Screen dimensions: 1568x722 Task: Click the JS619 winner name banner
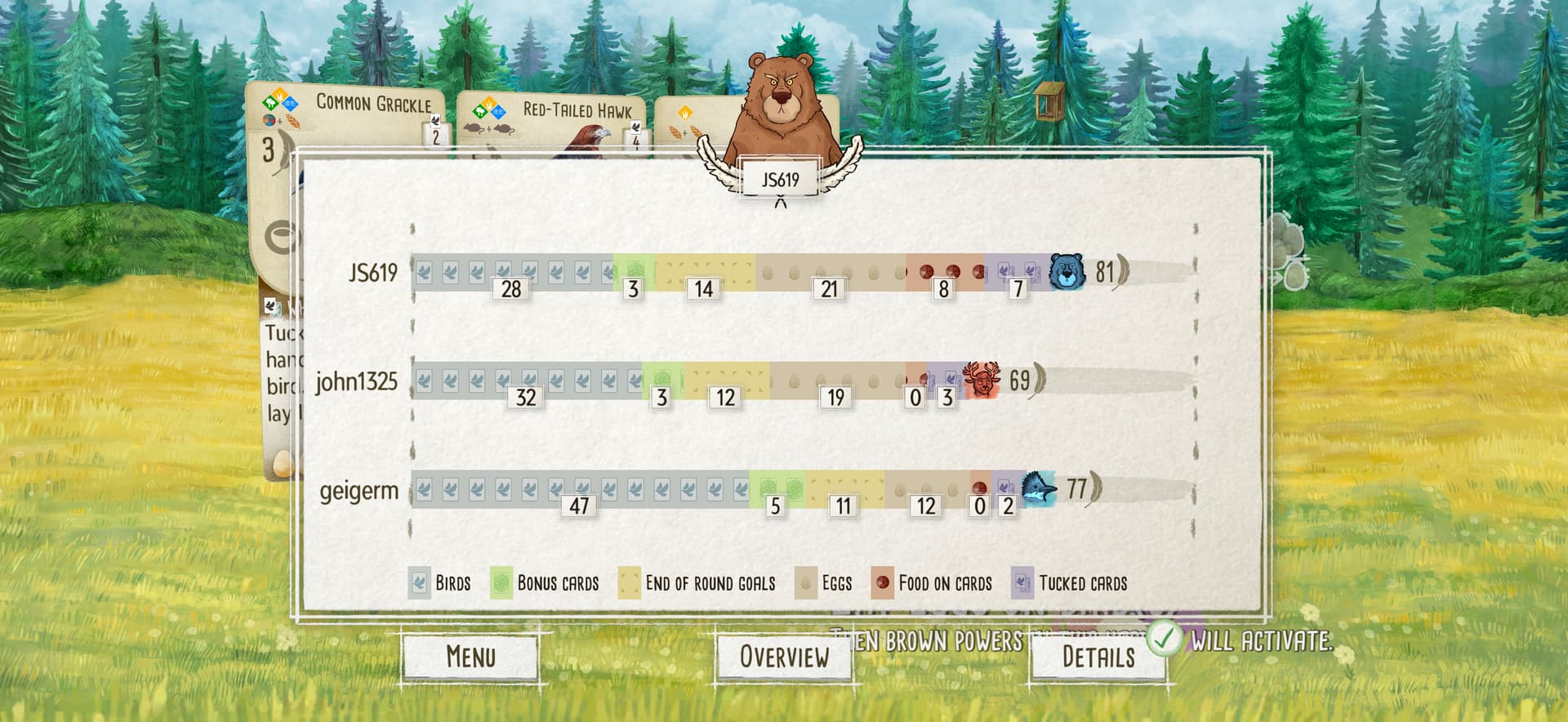pyautogui.click(x=780, y=180)
